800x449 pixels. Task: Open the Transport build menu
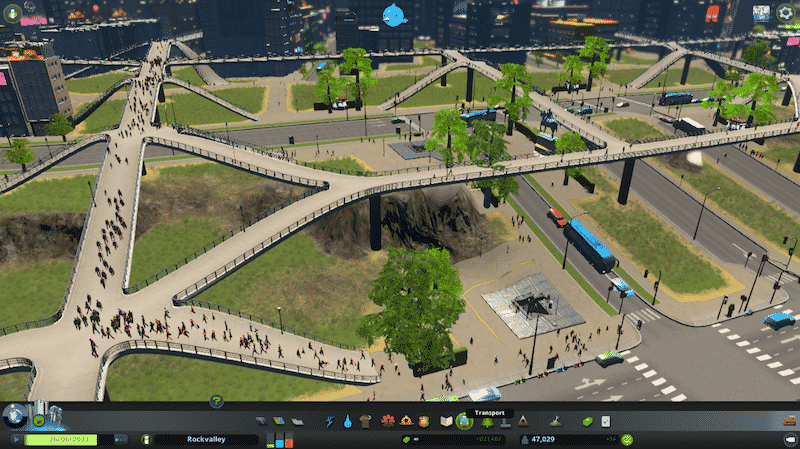[464, 422]
